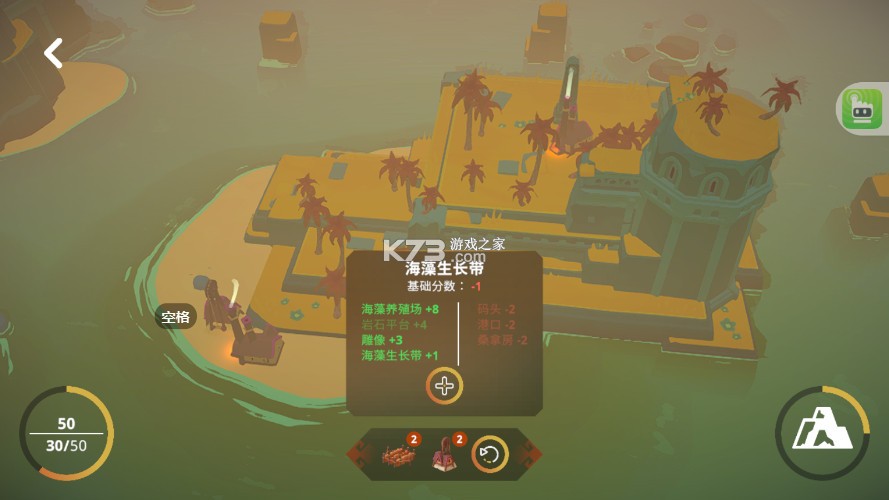
Task: Open the green robot overlay icon
Action: click(x=861, y=108)
